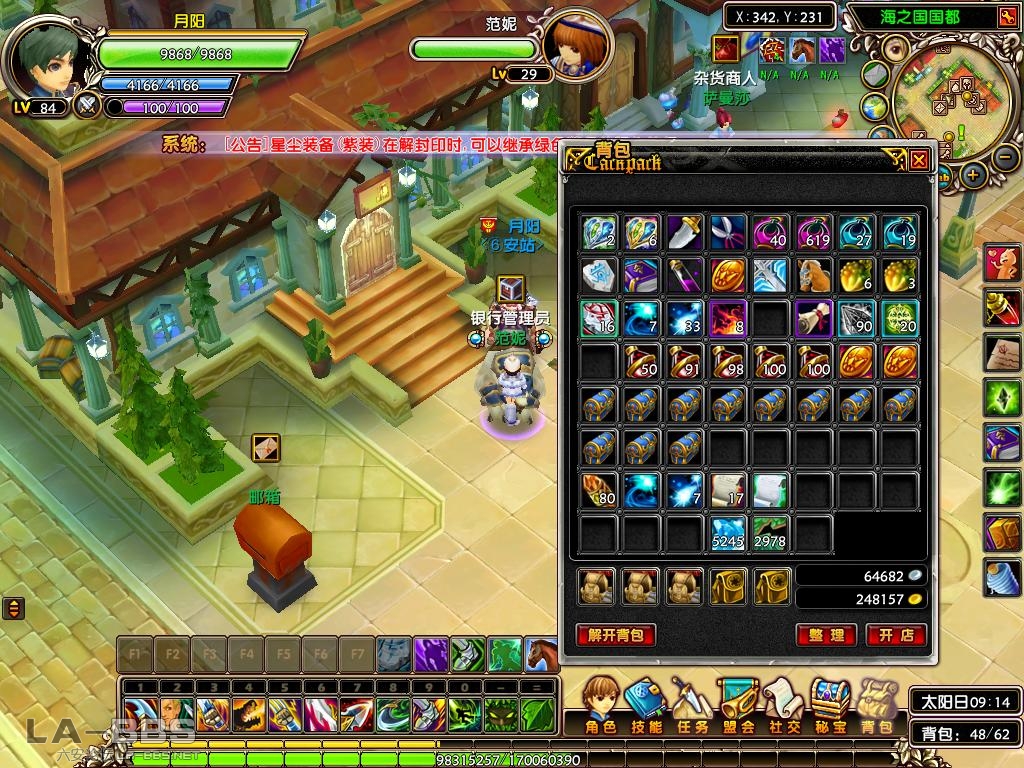Click the 开店 (open shop) button

tap(896, 635)
